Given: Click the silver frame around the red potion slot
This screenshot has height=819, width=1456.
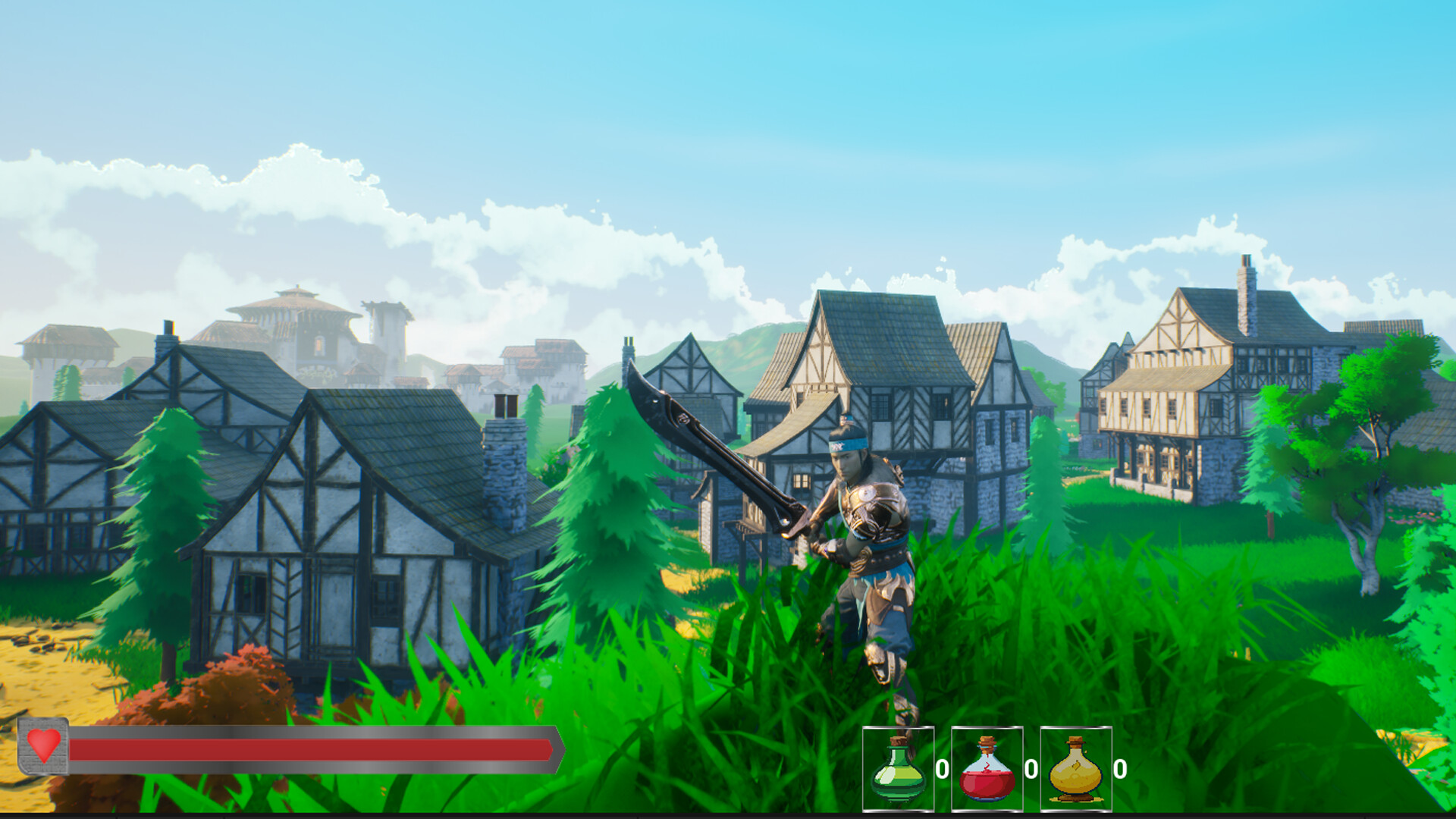Looking at the screenshot, I should pos(987,726).
